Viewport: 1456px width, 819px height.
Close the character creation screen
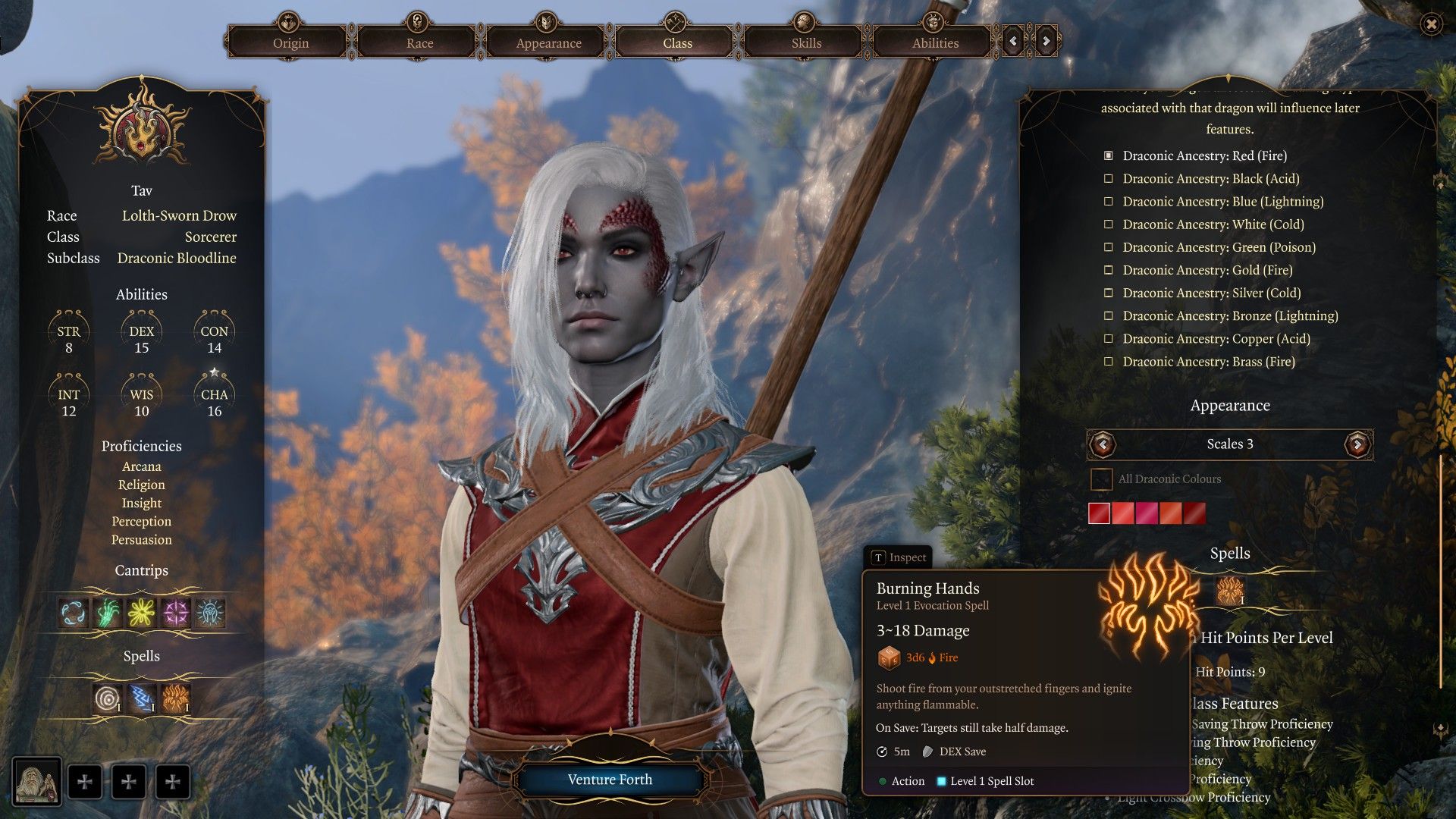1431,24
